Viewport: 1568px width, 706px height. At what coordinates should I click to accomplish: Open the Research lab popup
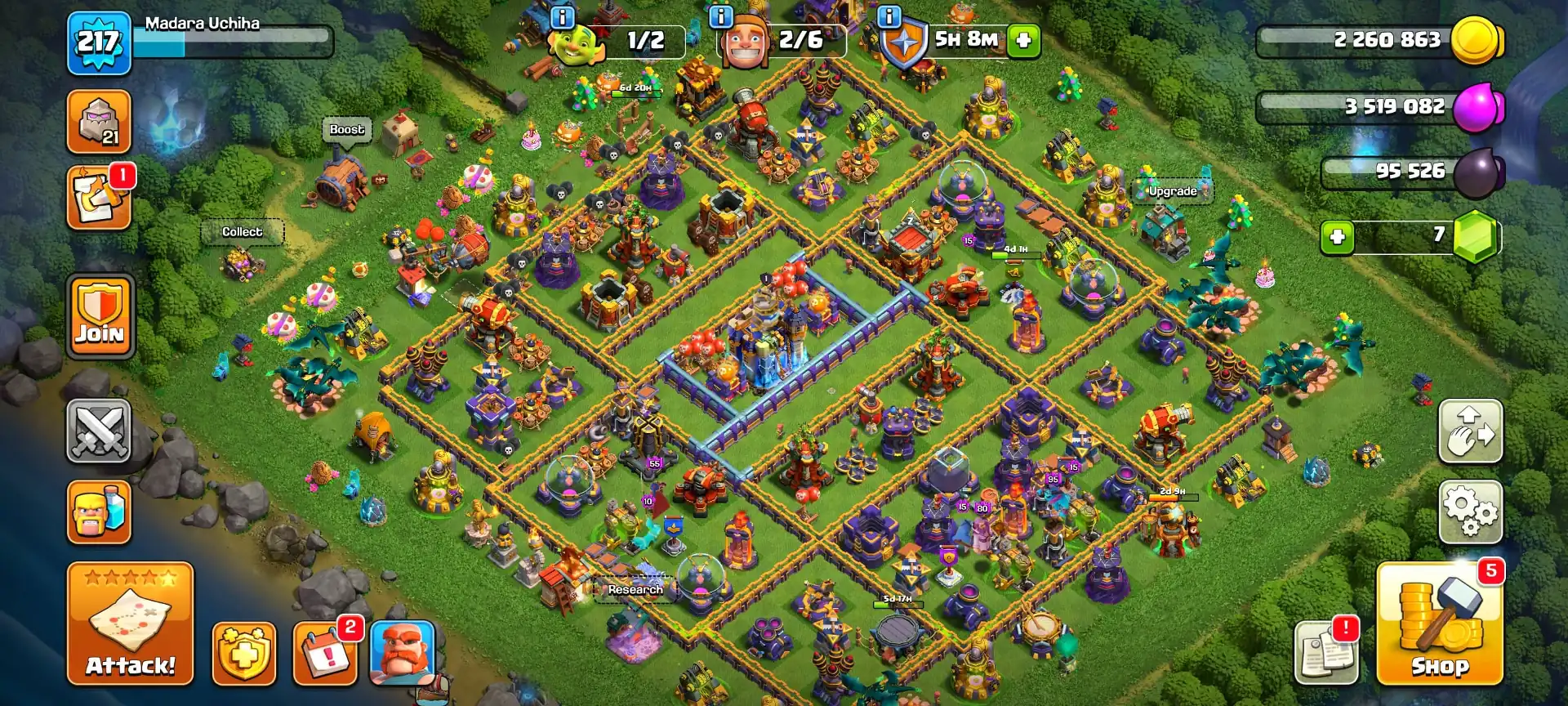[x=634, y=588]
